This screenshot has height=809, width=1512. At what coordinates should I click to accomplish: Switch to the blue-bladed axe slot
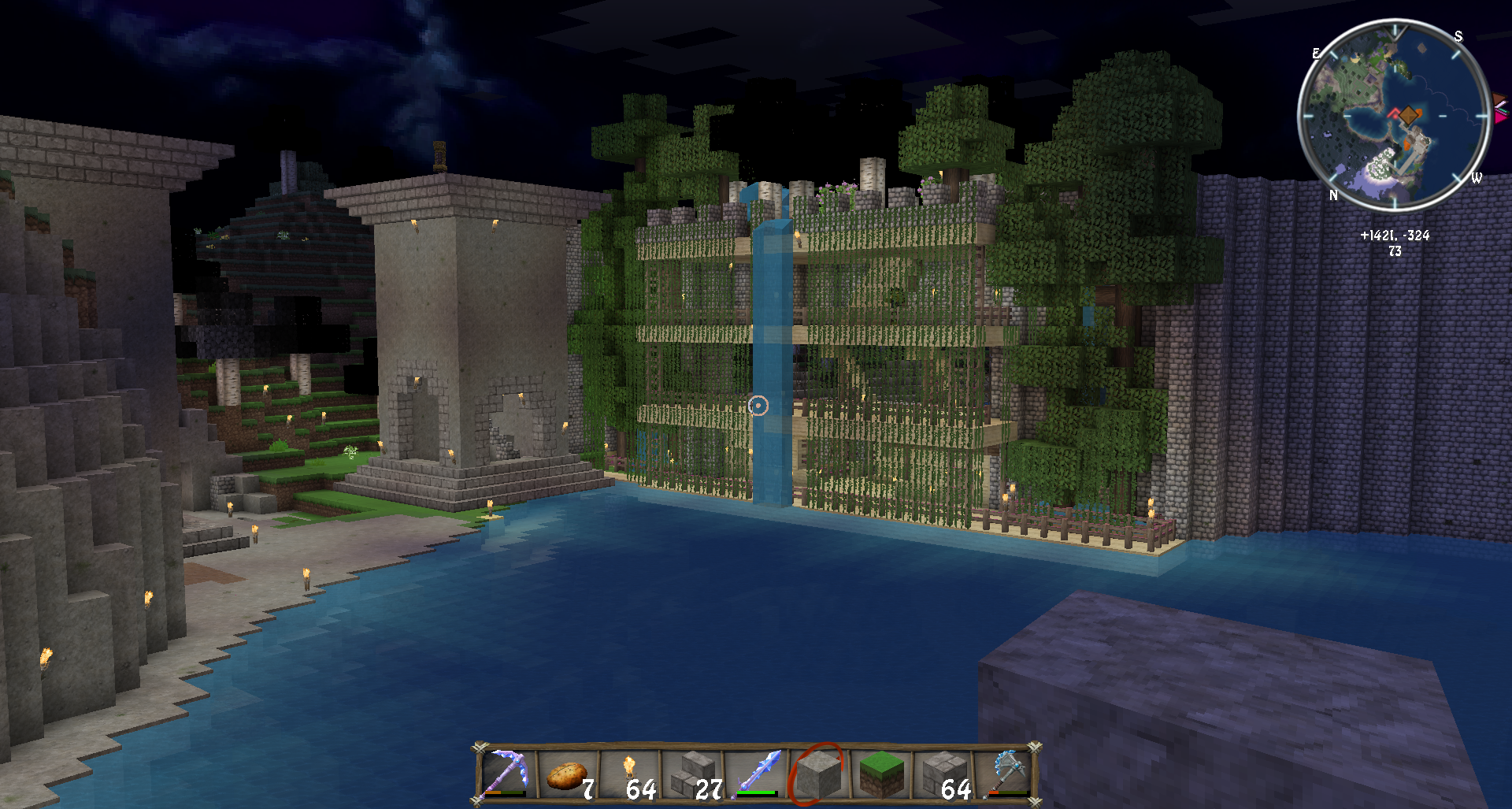1006,773
